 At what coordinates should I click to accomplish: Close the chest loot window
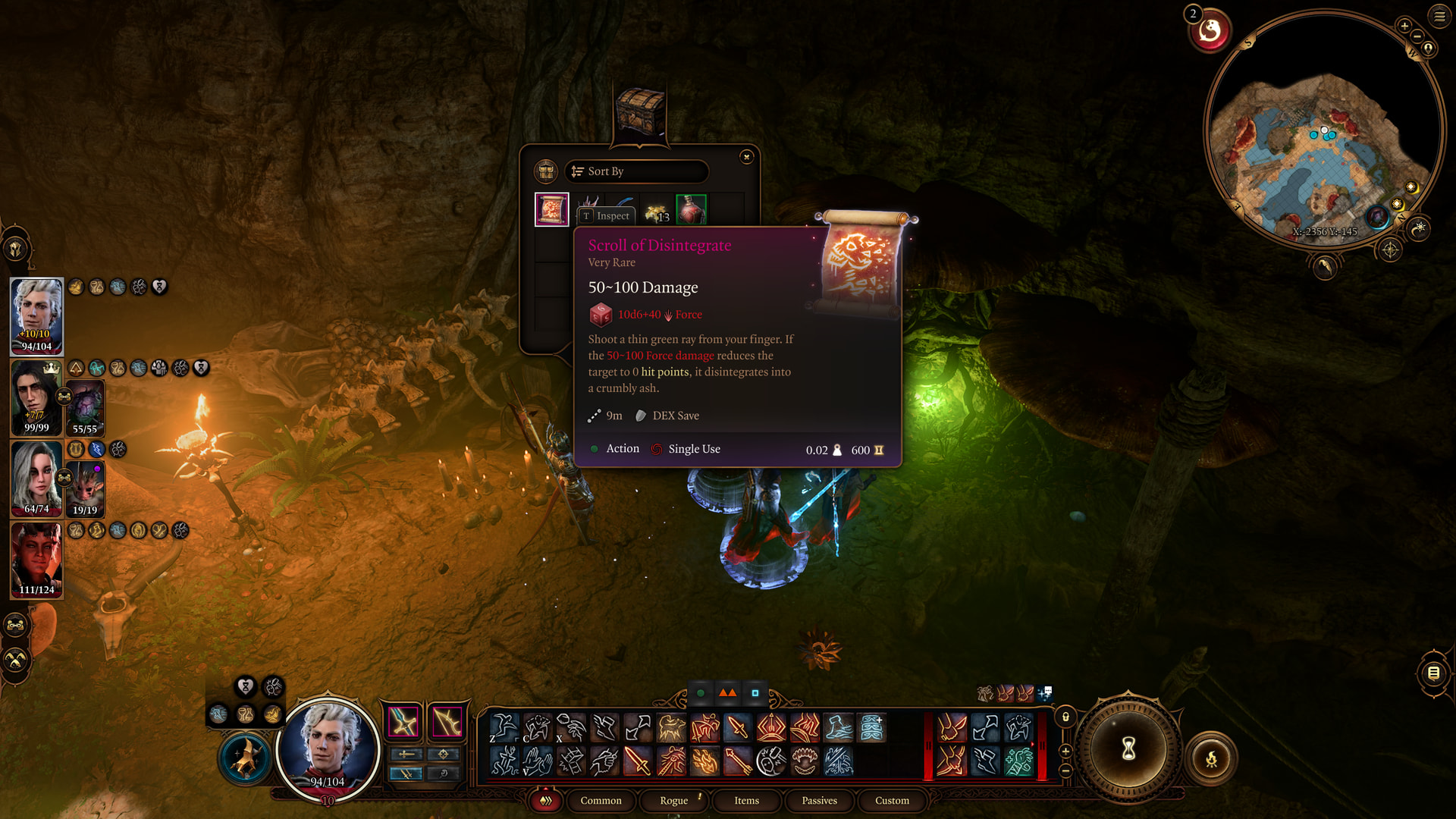[x=747, y=157]
